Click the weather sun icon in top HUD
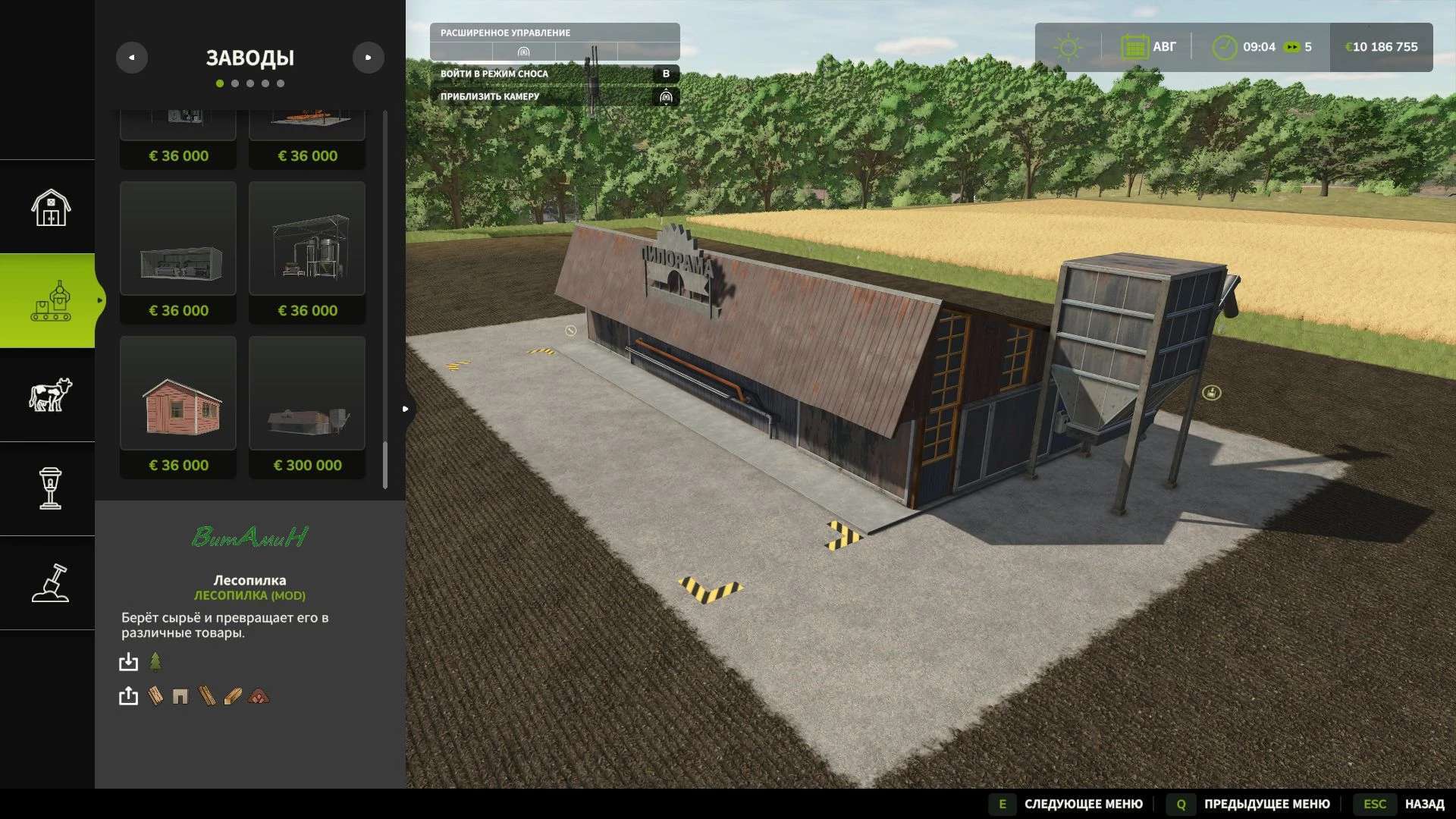Image resolution: width=1456 pixels, height=819 pixels. pyautogui.click(x=1069, y=46)
